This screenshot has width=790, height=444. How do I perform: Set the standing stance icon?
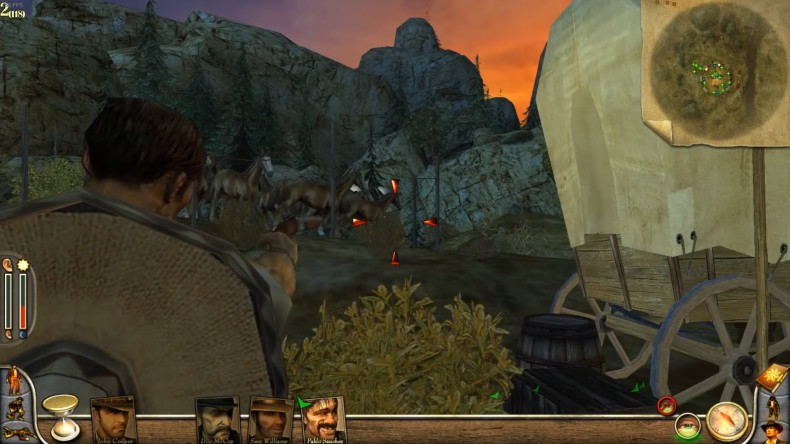click(15, 382)
